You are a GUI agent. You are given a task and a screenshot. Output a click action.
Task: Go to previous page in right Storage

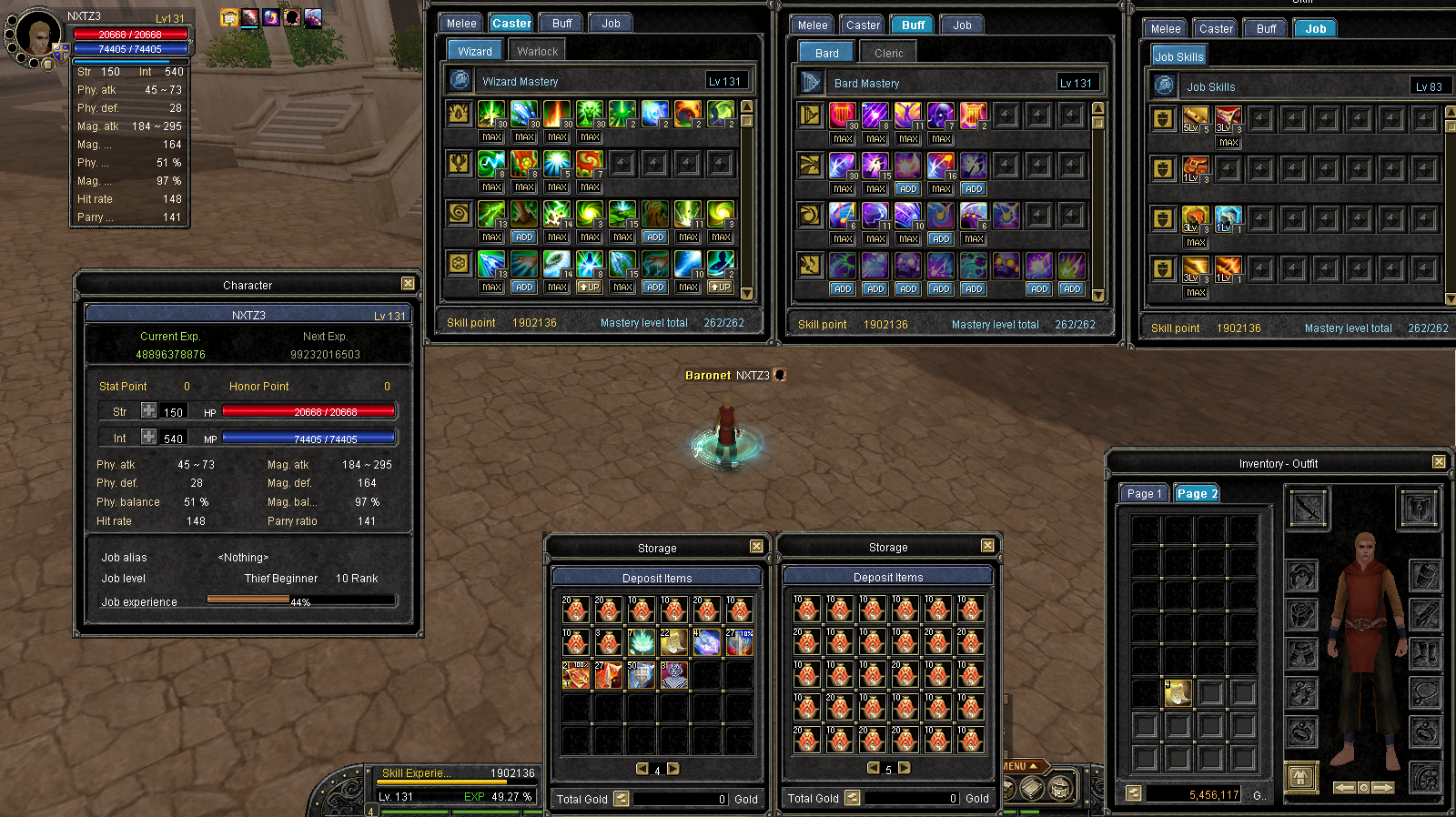(874, 768)
